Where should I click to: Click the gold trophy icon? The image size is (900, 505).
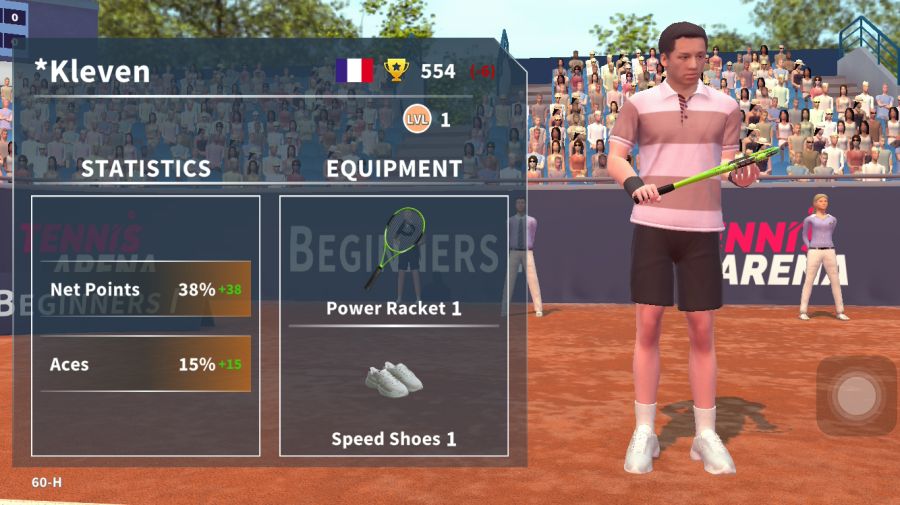(x=397, y=71)
